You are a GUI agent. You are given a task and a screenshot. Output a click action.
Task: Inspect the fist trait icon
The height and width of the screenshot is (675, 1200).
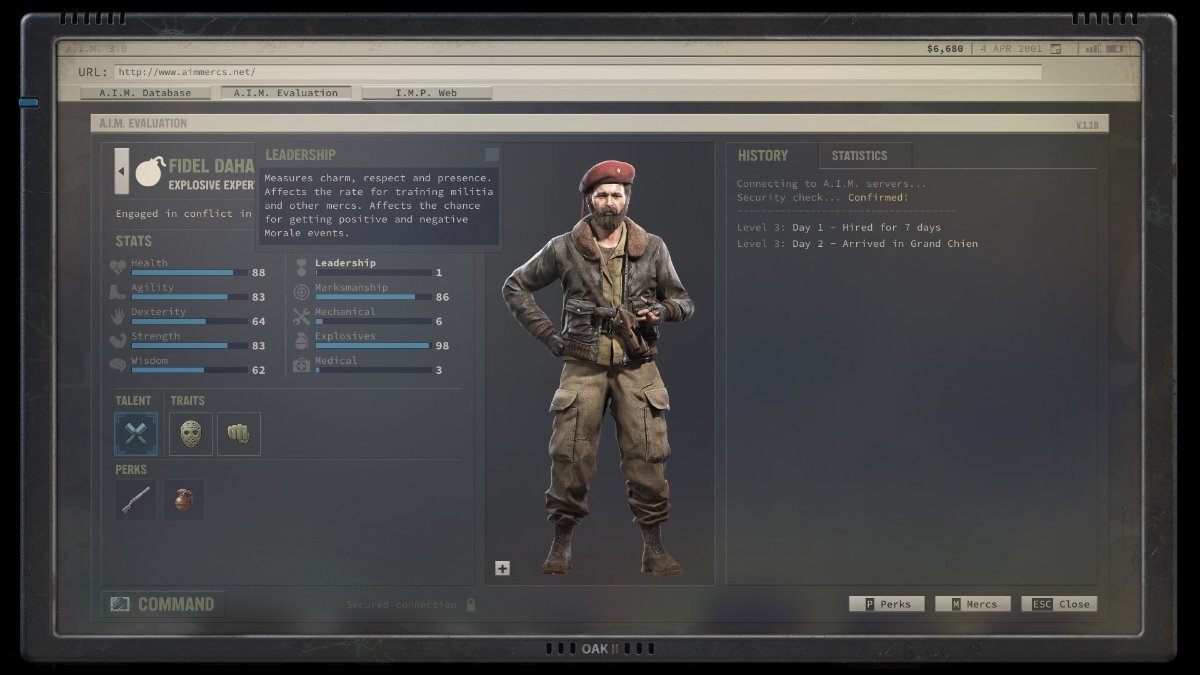click(x=239, y=434)
